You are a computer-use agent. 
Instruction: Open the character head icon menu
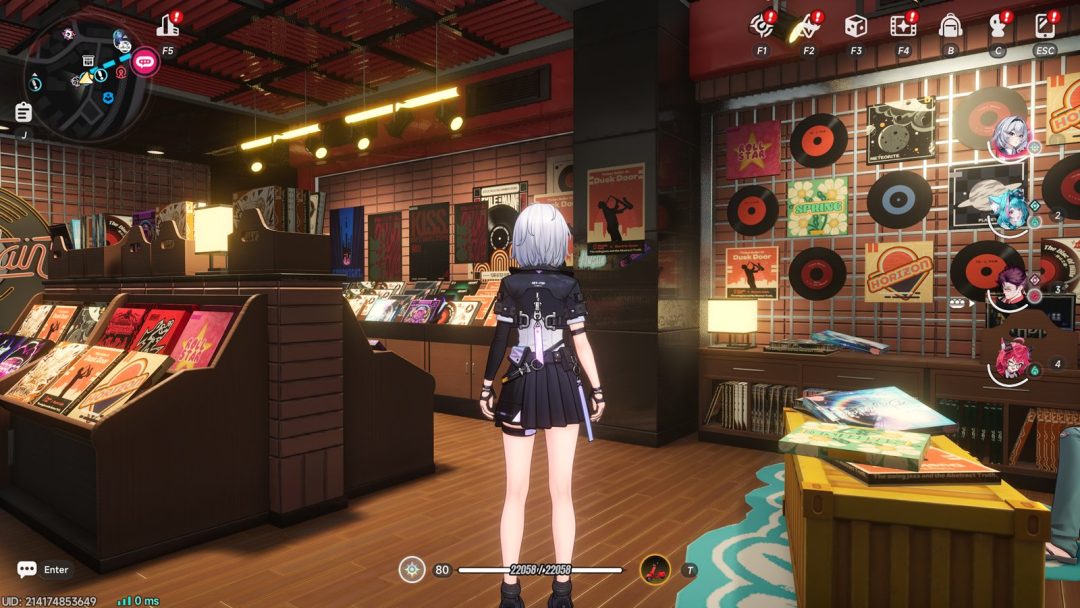997,26
